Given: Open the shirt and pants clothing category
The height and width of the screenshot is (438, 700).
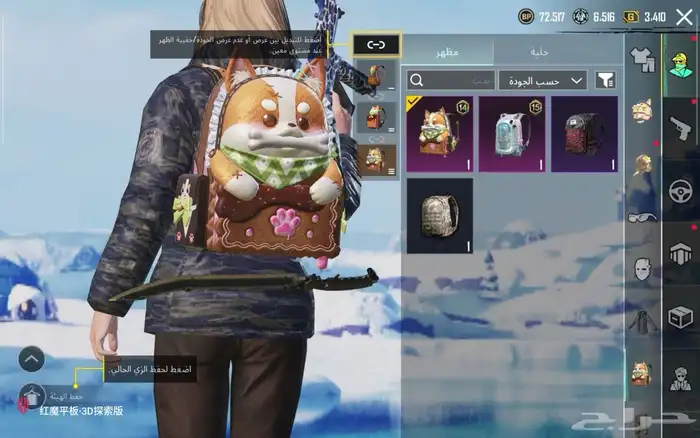Looking at the screenshot, I should point(641,62).
